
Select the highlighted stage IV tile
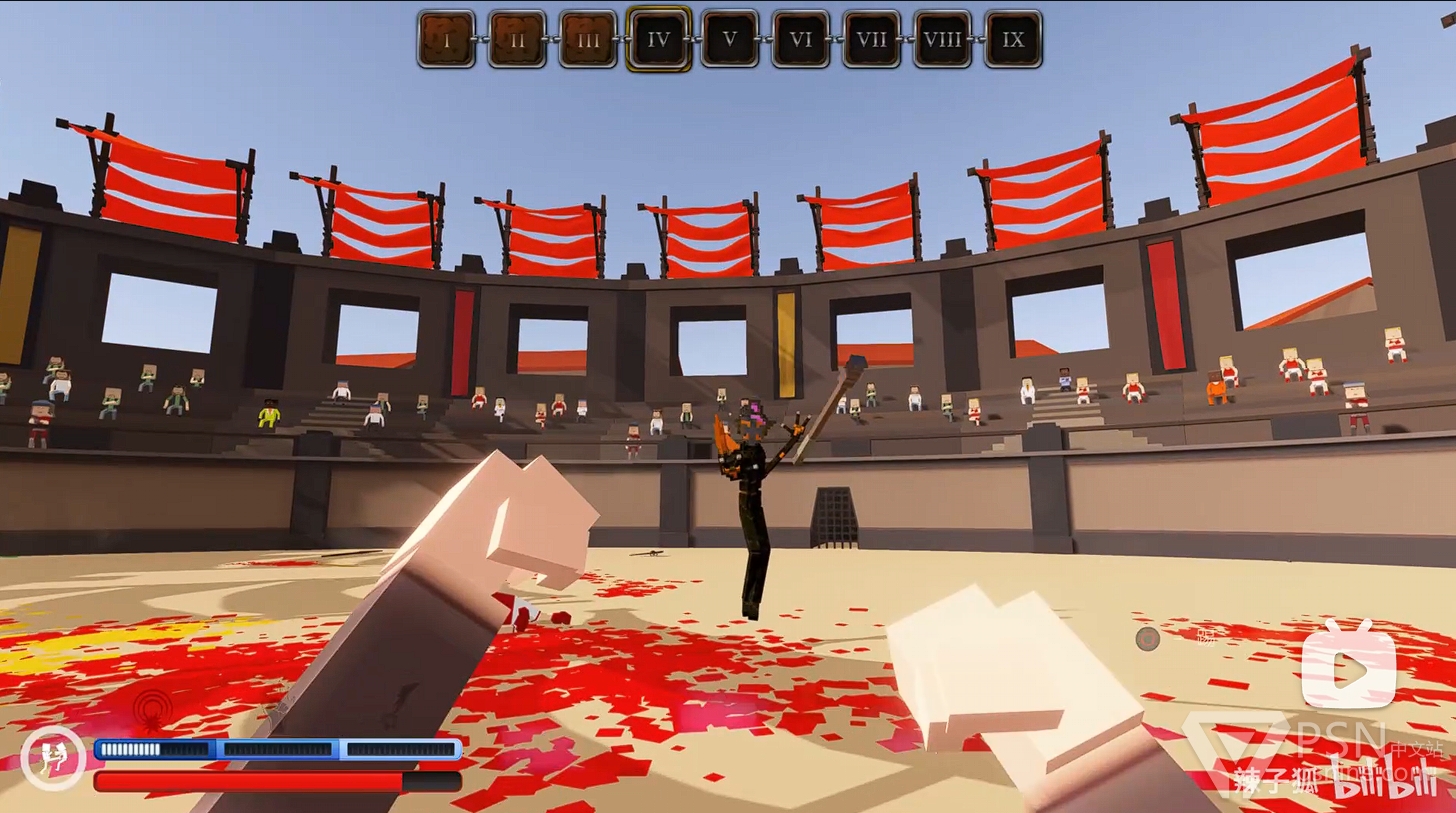click(x=658, y=39)
